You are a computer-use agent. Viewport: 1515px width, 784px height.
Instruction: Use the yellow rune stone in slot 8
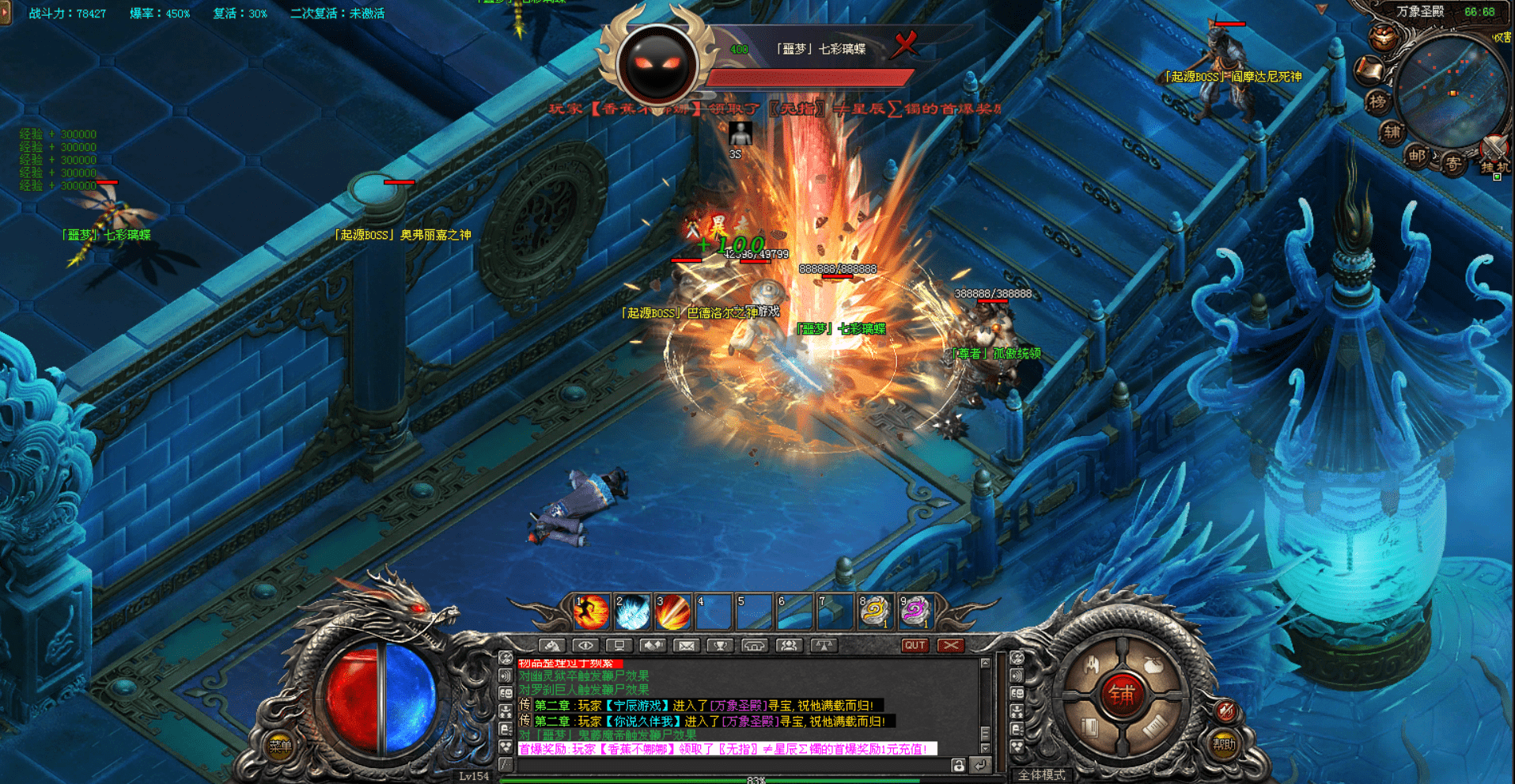point(875,613)
